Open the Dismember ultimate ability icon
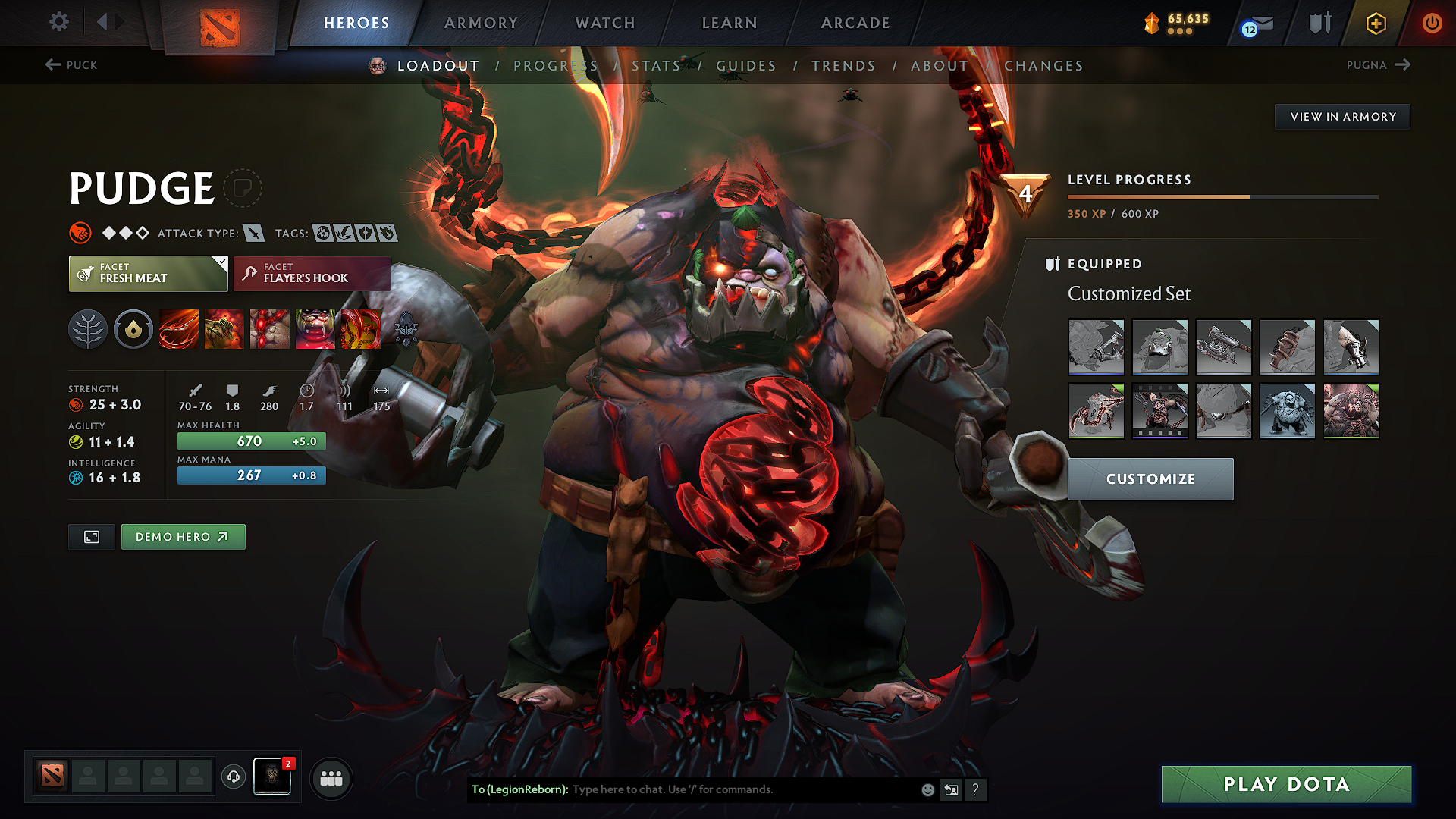Screen dimensions: 1456x819 [x=315, y=329]
